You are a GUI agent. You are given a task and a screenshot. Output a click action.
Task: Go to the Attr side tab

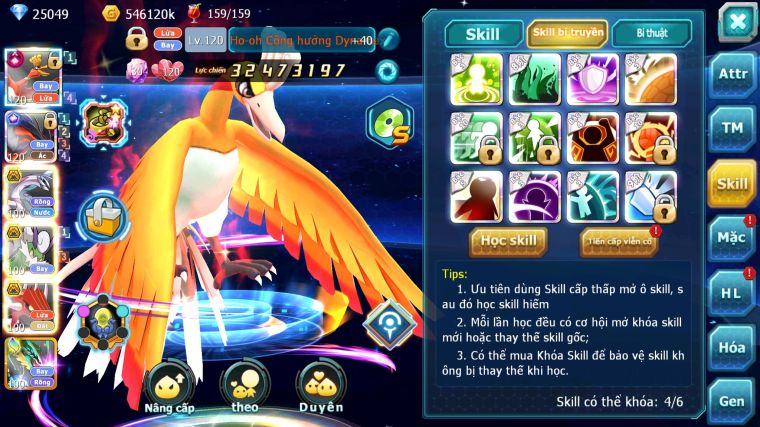point(732,74)
